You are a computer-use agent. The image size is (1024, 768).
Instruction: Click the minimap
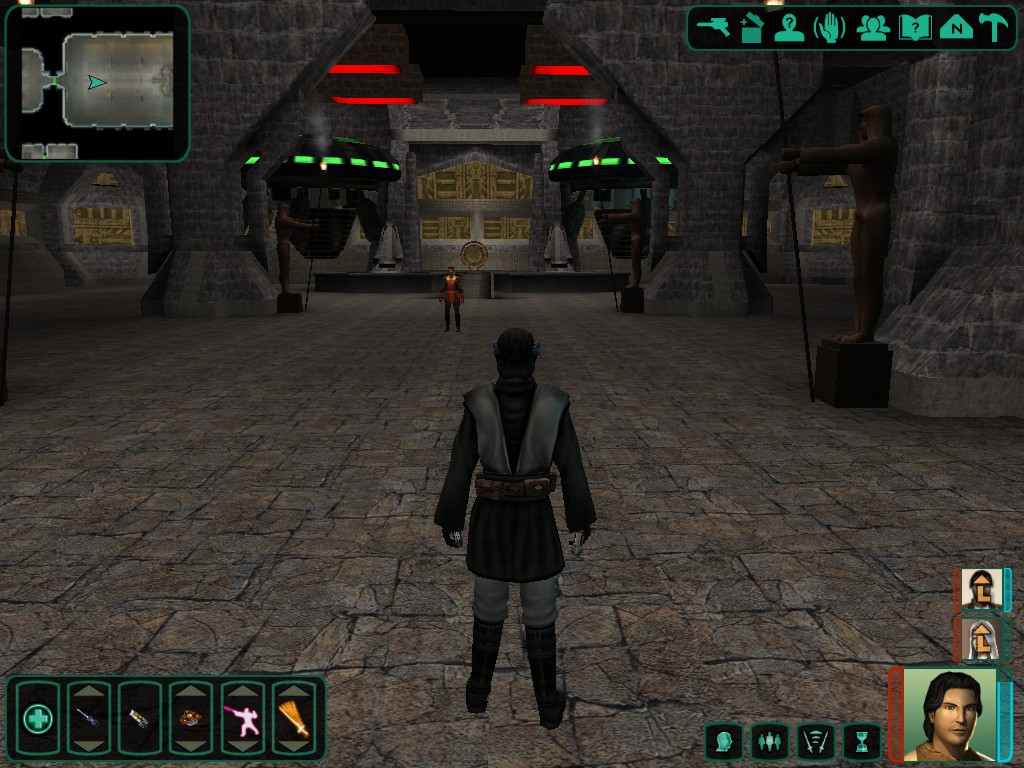(x=97, y=83)
